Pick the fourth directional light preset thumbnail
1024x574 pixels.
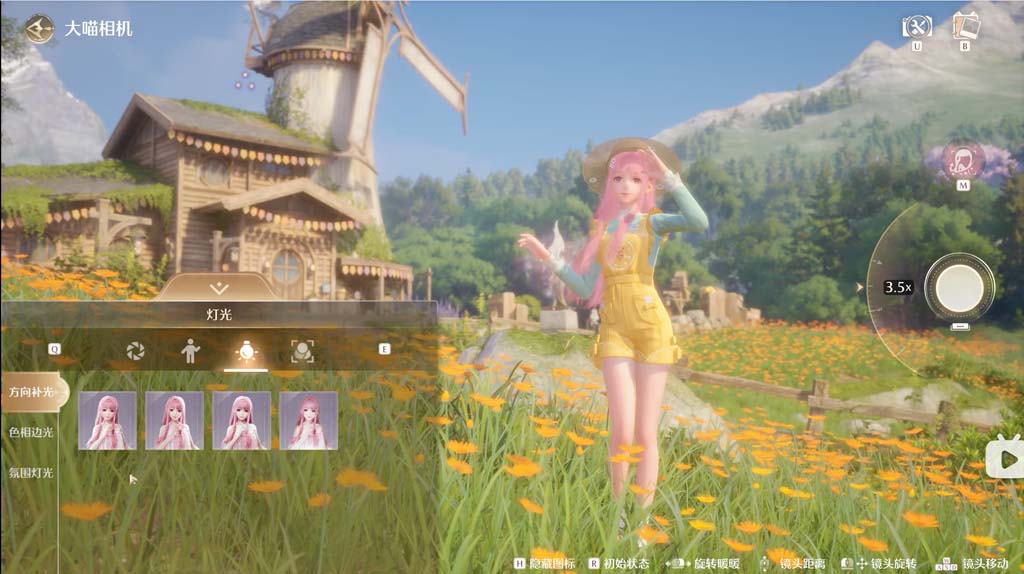308,420
